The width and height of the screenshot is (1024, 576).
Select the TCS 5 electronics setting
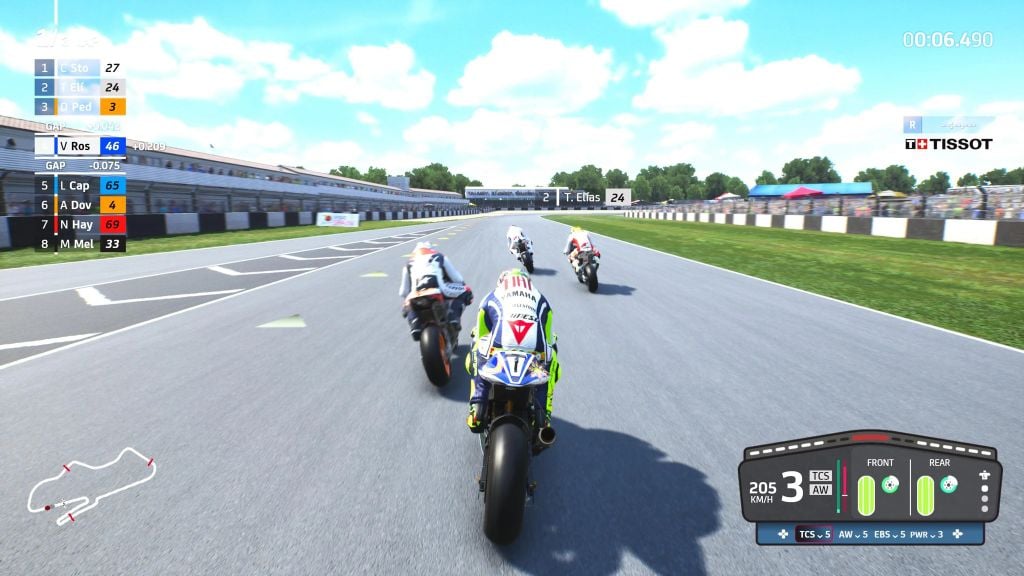pyautogui.click(x=813, y=534)
